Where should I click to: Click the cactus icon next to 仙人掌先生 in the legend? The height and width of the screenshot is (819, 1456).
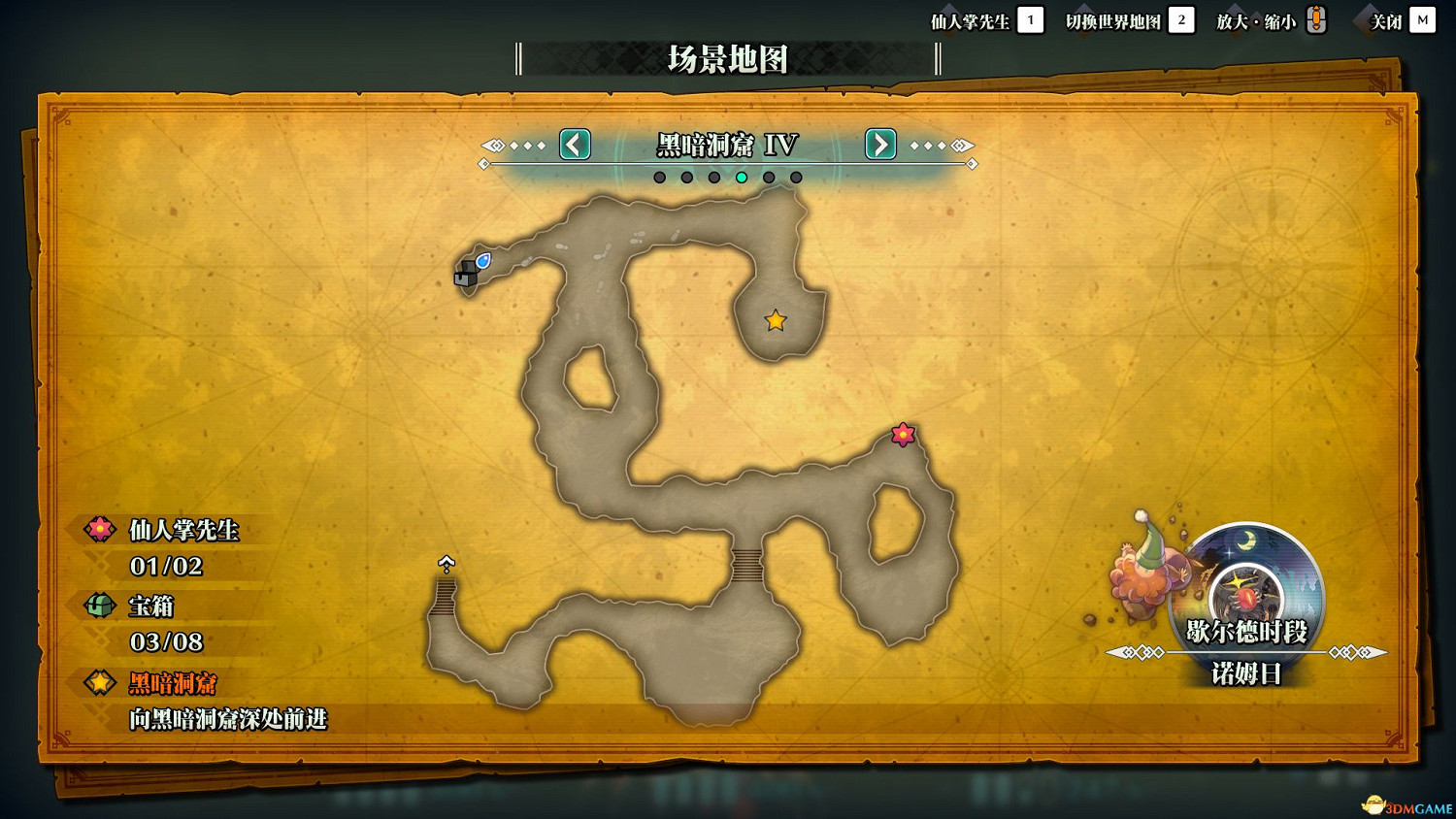[x=100, y=531]
